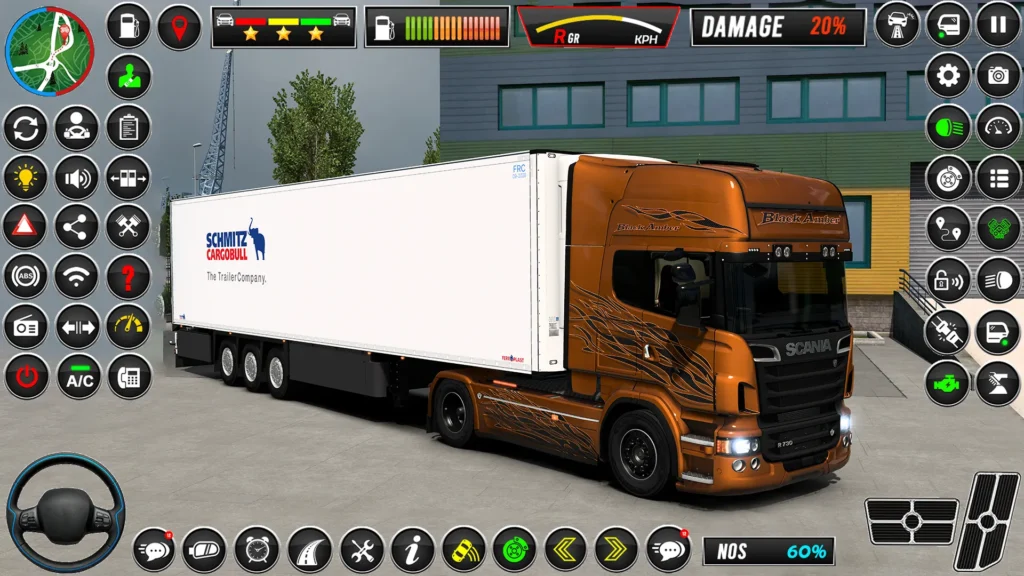Select the red location pin icon
The height and width of the screenshot is (576, 1024).
pyautogui.click(x=179, y=26)
